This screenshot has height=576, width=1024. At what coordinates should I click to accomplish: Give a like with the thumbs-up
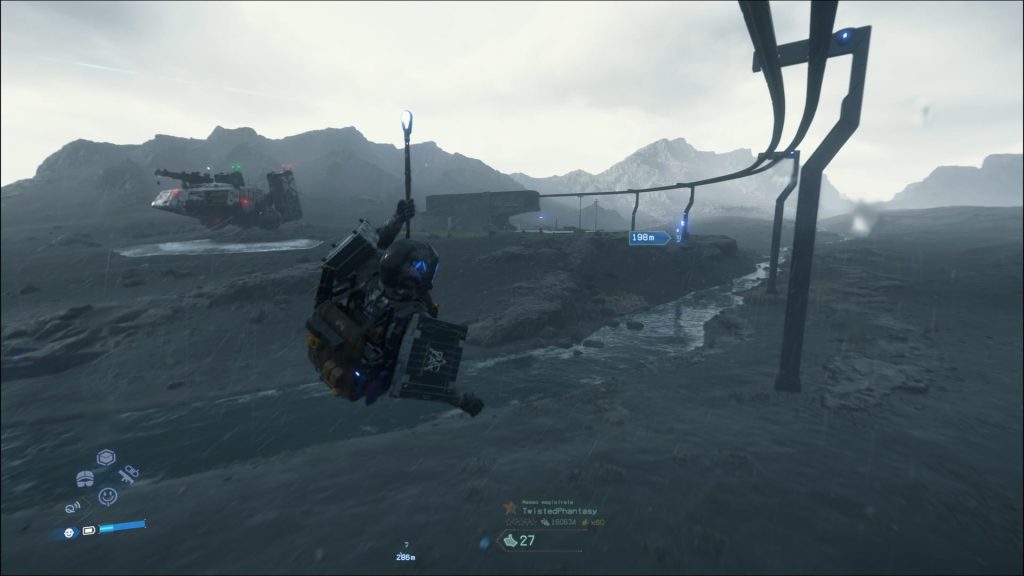coord(510,541)
